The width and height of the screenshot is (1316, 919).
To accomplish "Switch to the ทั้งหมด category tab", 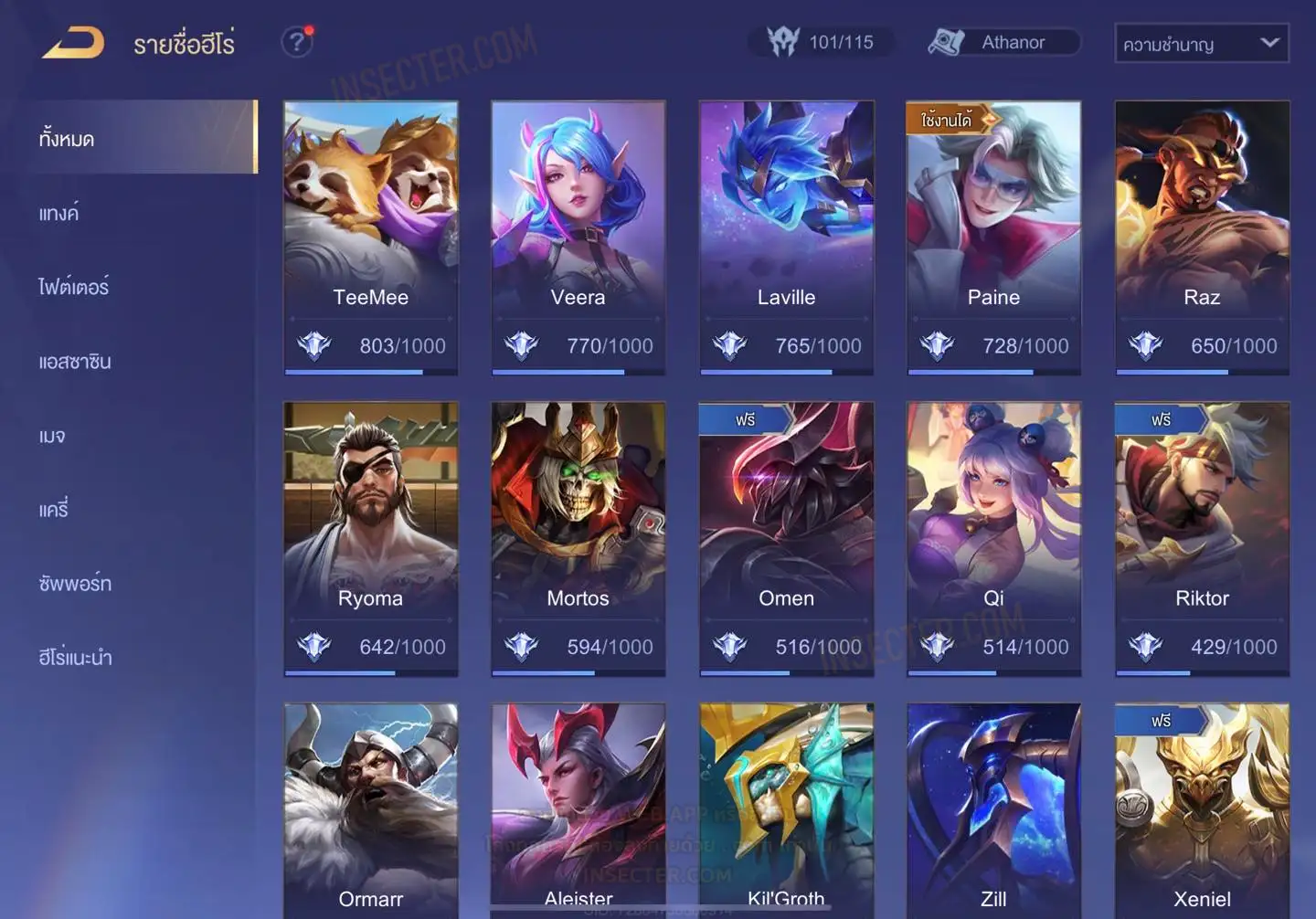I will (x=67, y=139).
